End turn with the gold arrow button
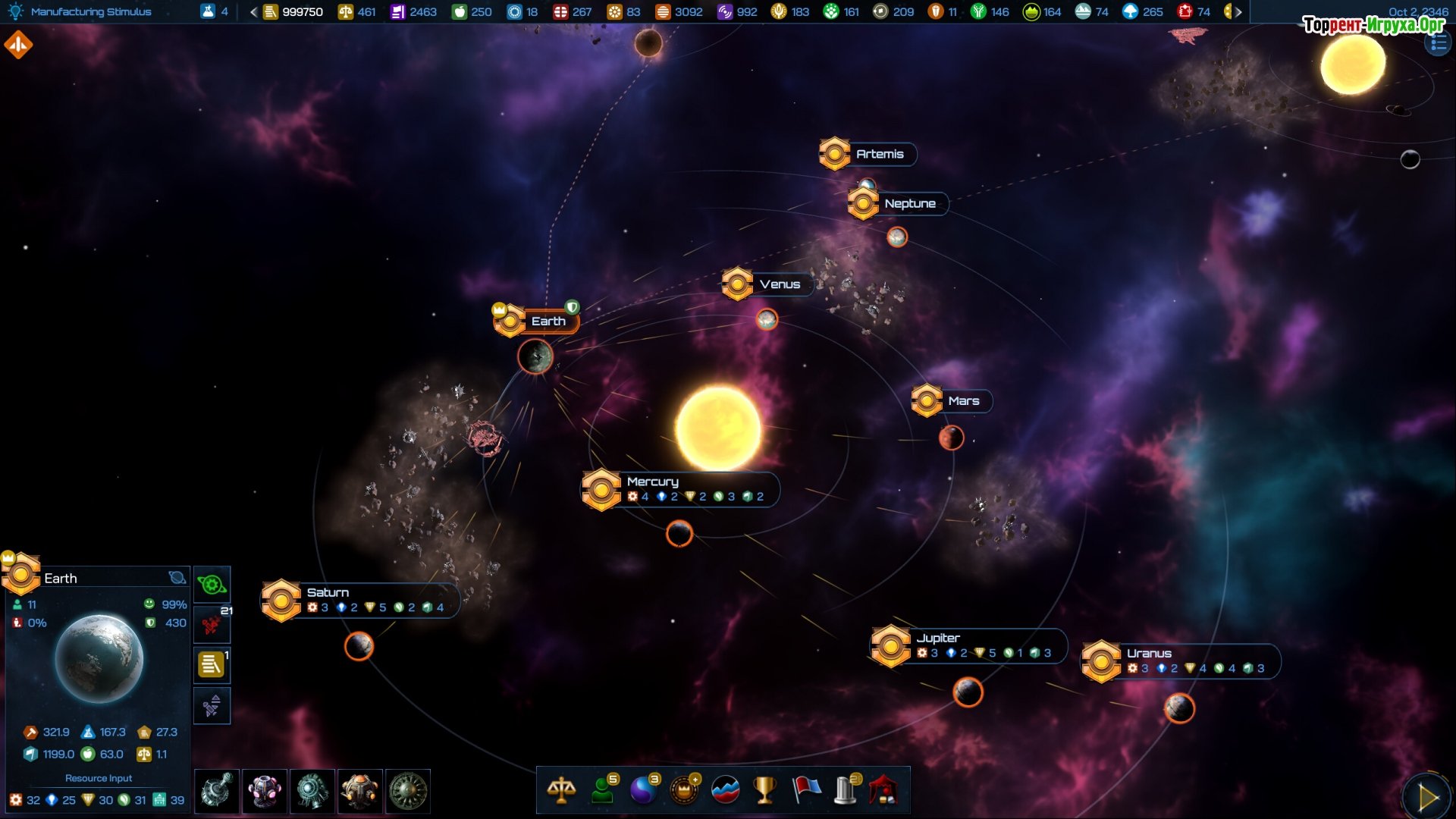Image resolution: width=1456 pixels, height=819 pixels. [1427, 797]
